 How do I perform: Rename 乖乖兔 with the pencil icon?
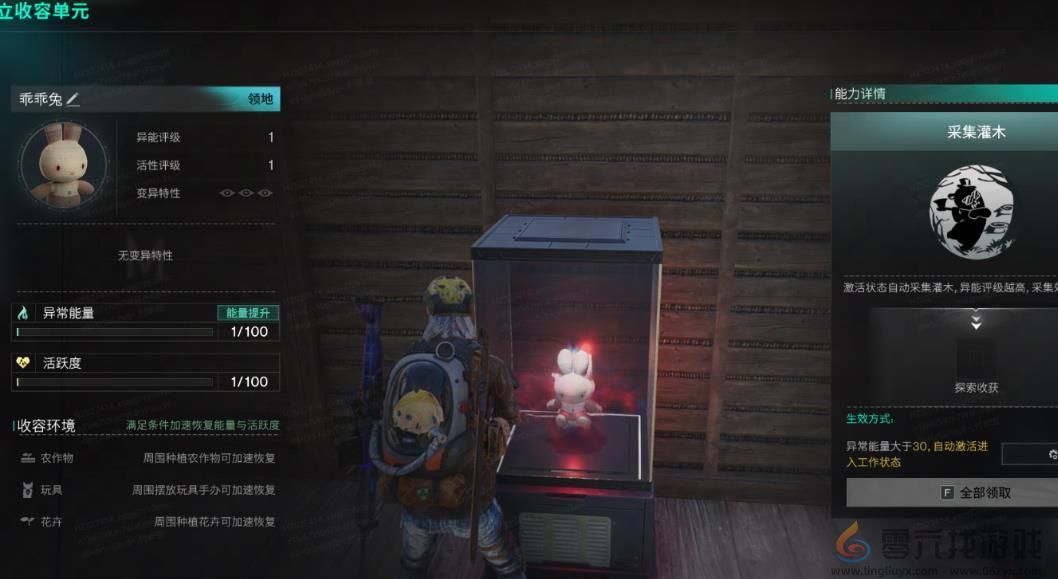click(73, 99)
